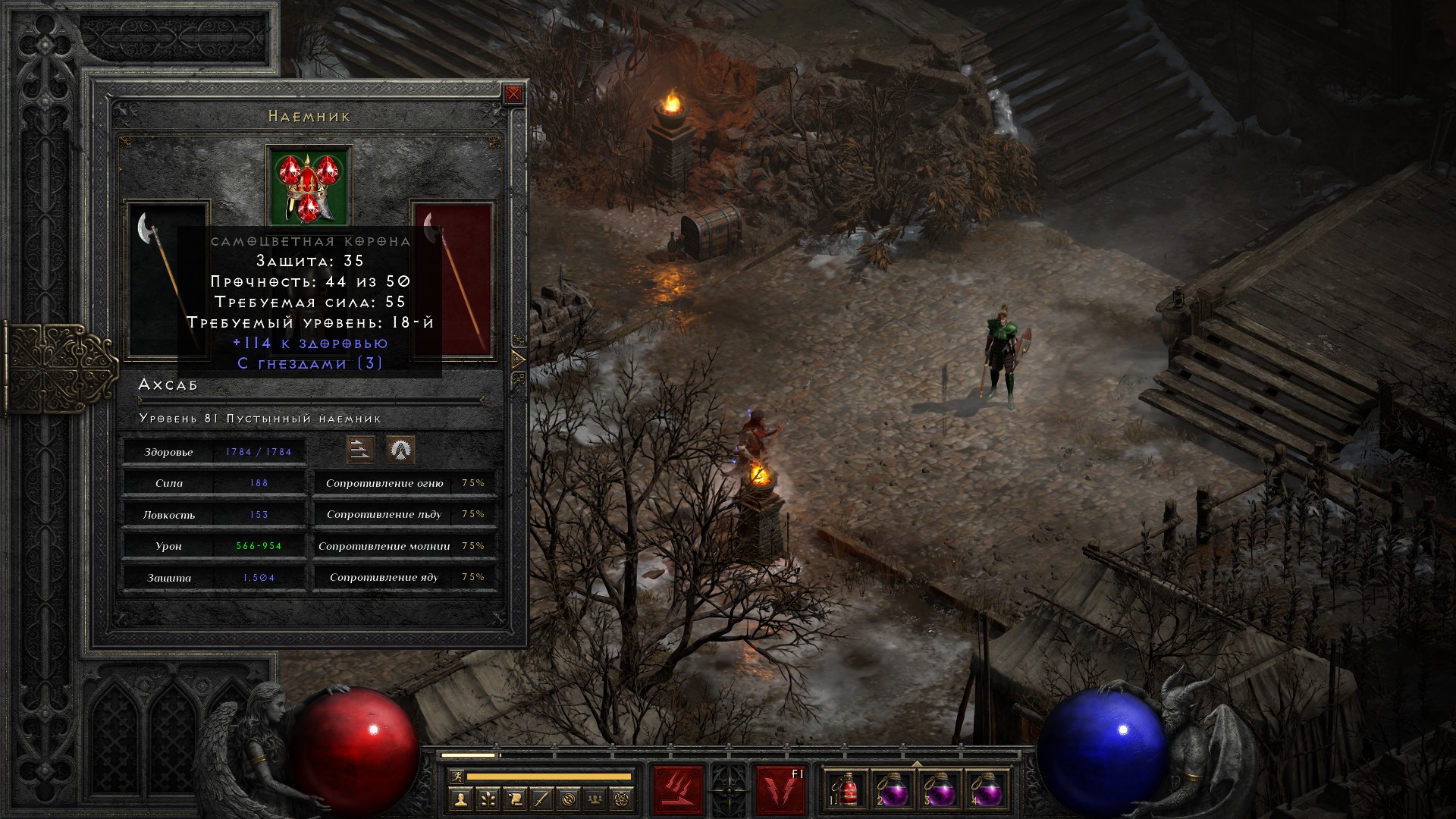Click the arrow tab on the panel's edge
Viewport: 1456px width, 819px height.
(x=519, y=359)
